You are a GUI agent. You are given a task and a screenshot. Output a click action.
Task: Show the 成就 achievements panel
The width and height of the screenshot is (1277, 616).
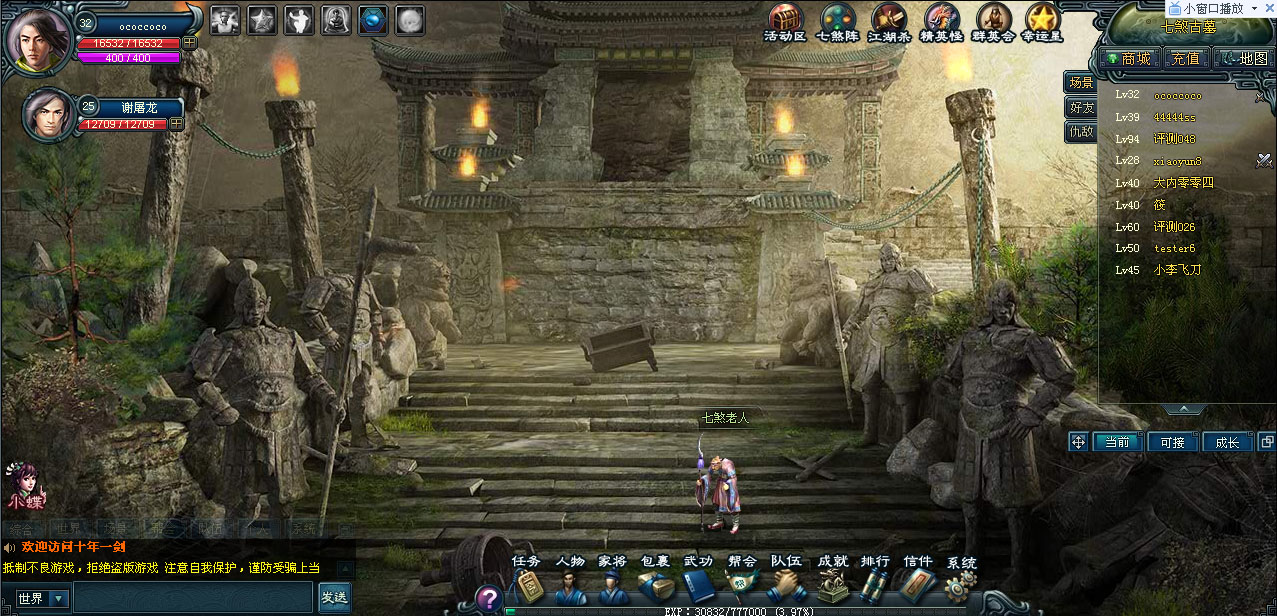point(832,583)
